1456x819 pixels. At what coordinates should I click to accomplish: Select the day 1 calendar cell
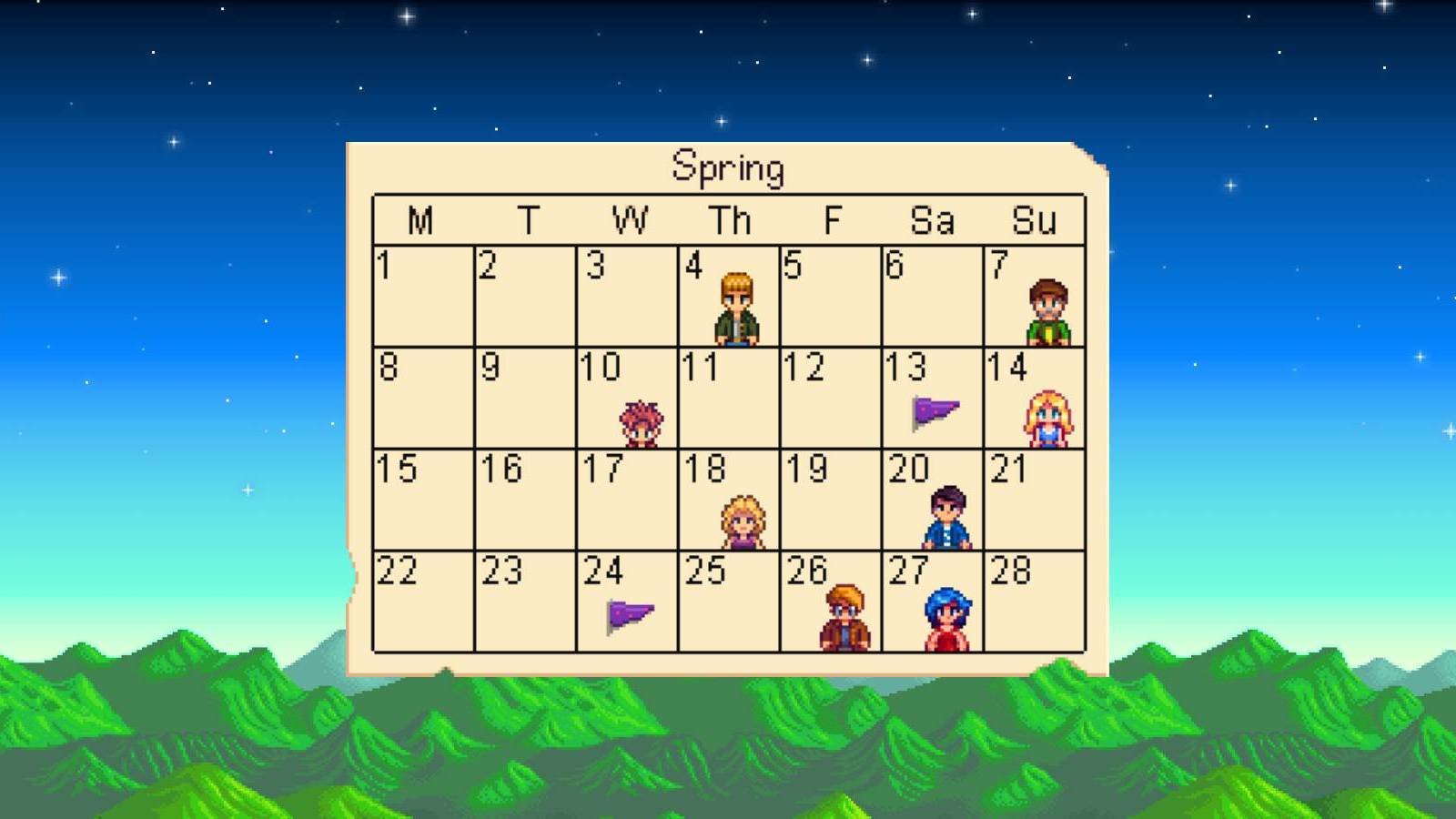point(421,296)
